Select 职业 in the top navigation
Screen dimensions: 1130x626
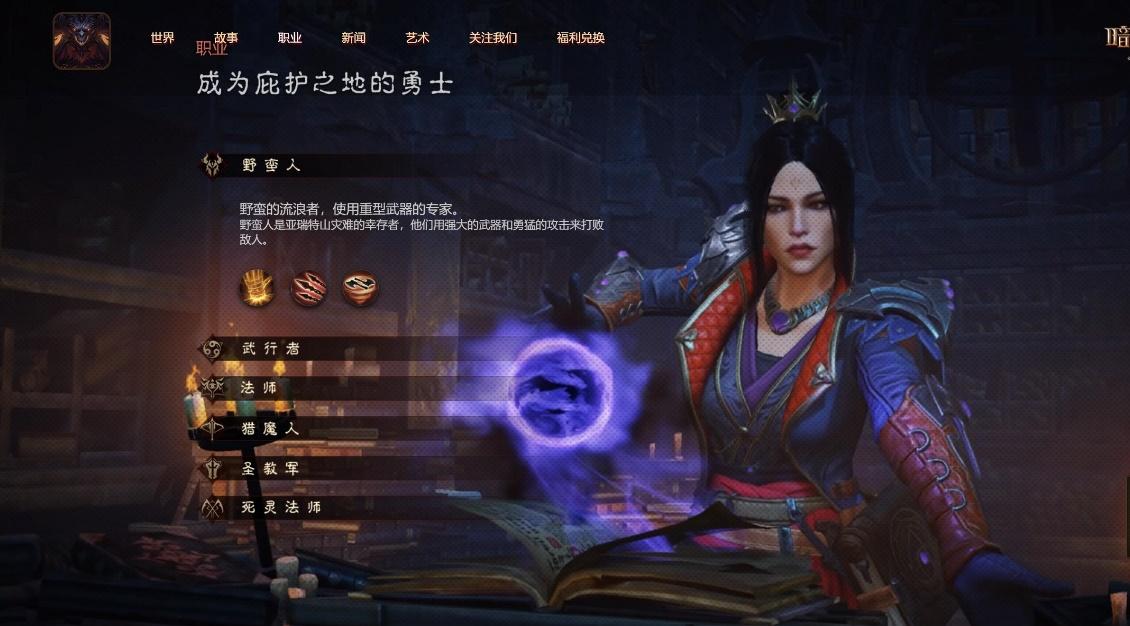tap(290, 38)
